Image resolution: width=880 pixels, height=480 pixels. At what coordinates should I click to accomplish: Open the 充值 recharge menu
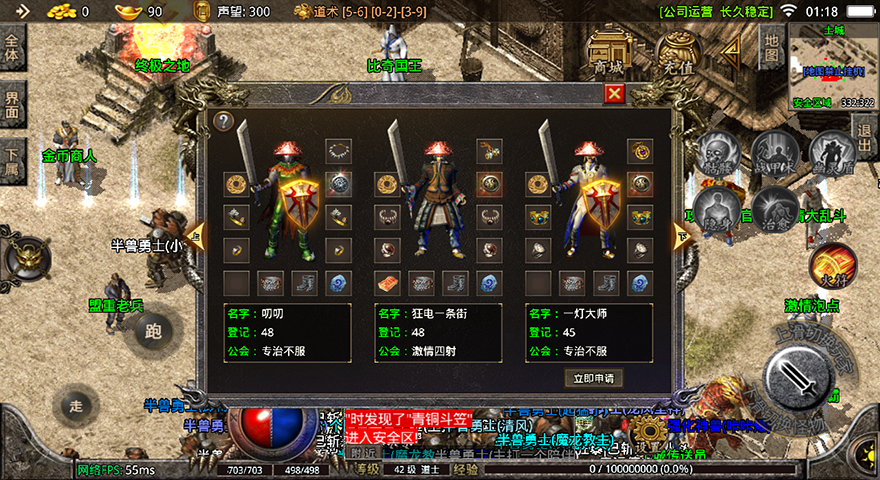click(680, 50)
